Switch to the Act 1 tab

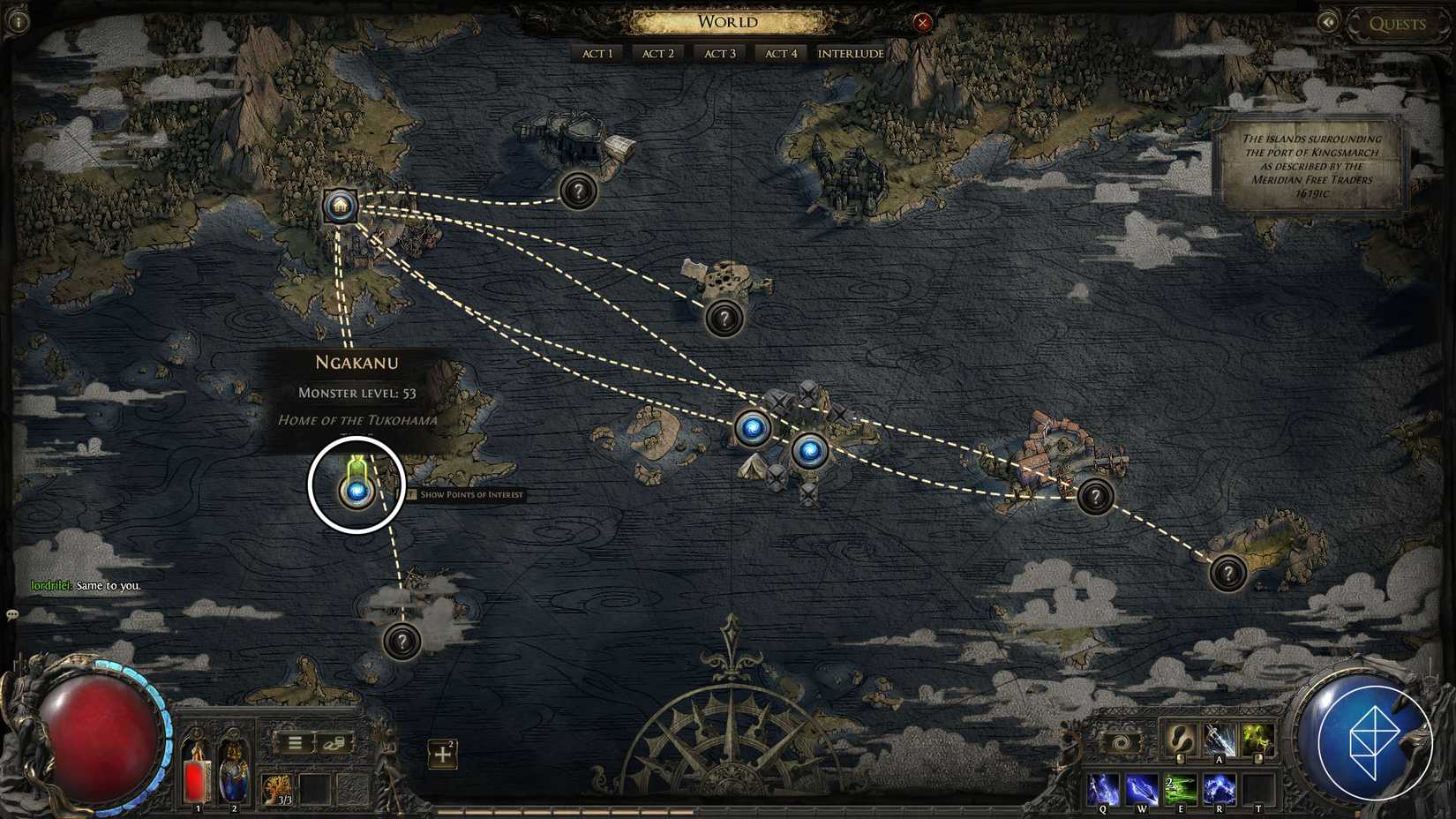[597, 53]
